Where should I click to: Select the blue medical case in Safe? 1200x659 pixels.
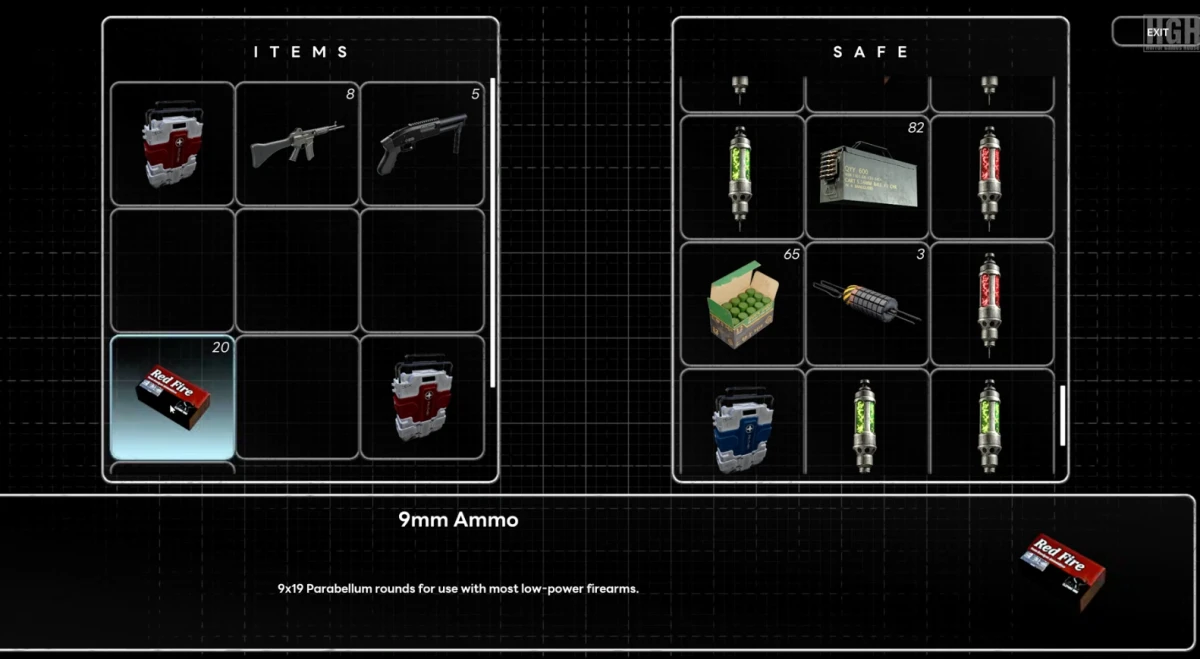click(x=742, y=425)
